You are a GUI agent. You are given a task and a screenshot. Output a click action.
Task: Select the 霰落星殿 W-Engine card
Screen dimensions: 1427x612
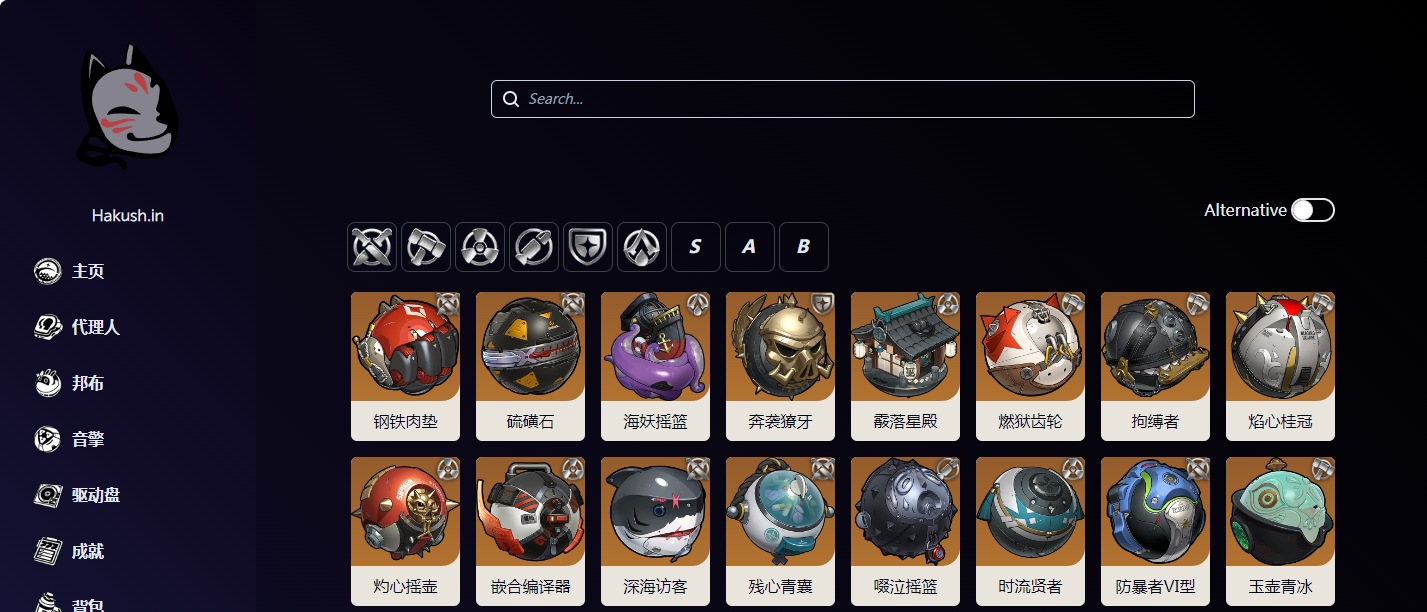point(905,366)
